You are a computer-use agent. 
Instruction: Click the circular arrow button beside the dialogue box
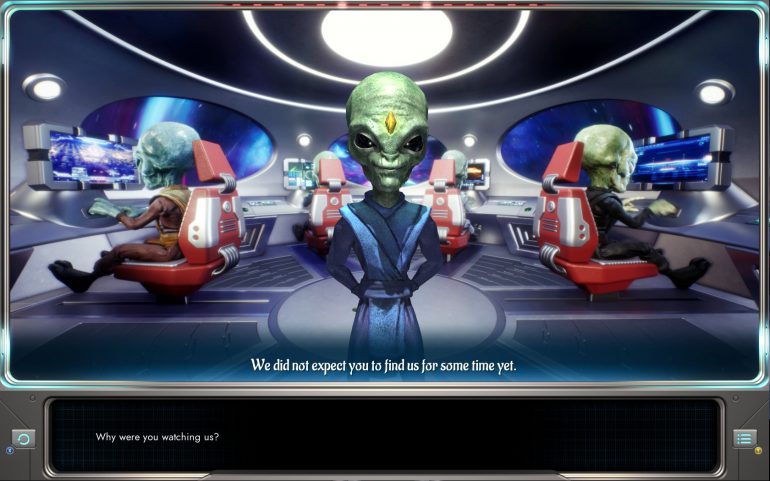click(25, 438)
